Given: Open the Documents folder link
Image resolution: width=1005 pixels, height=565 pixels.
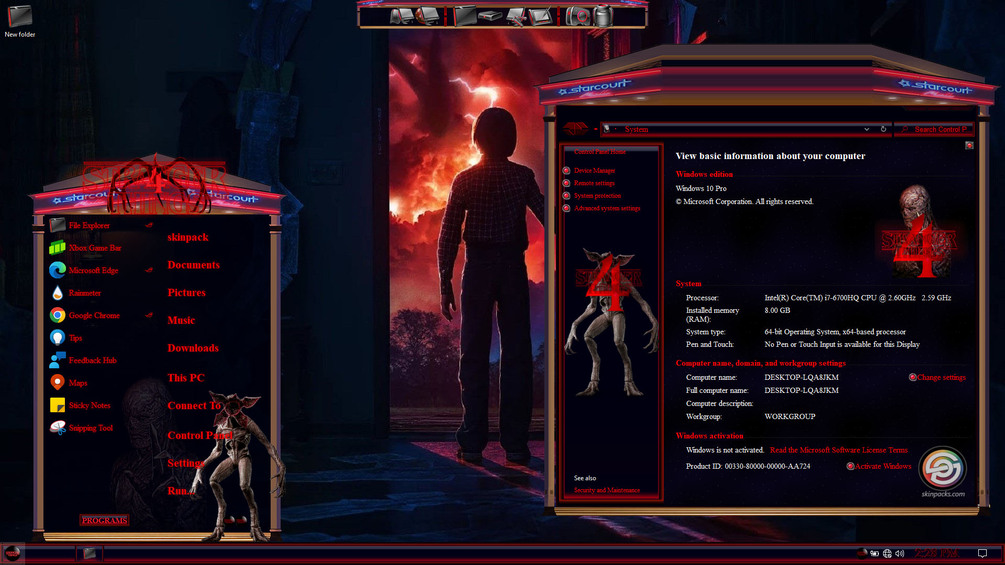Looking at the screenshot, I should [193, 265].
